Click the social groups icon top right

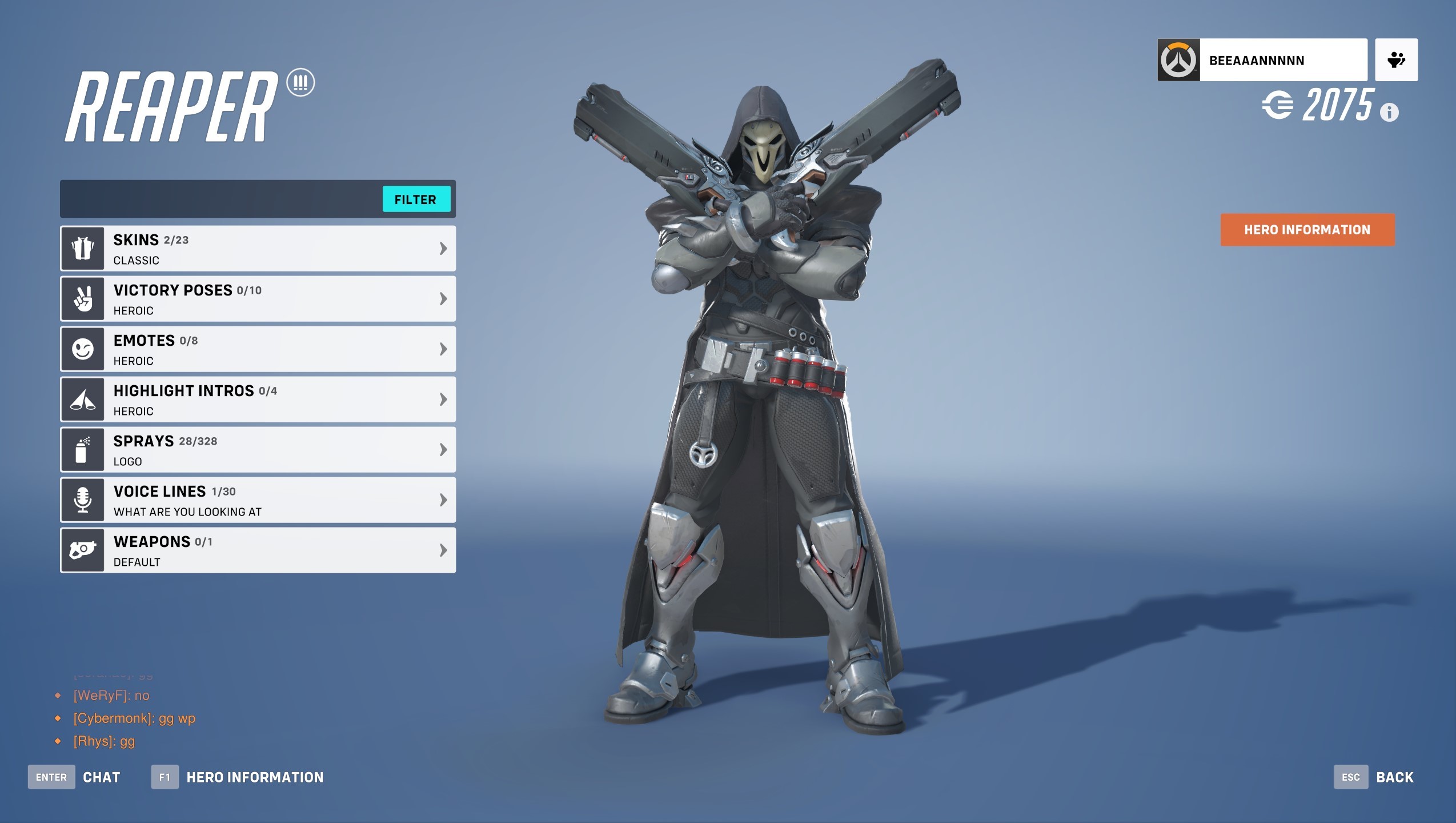pos(1396,58)
